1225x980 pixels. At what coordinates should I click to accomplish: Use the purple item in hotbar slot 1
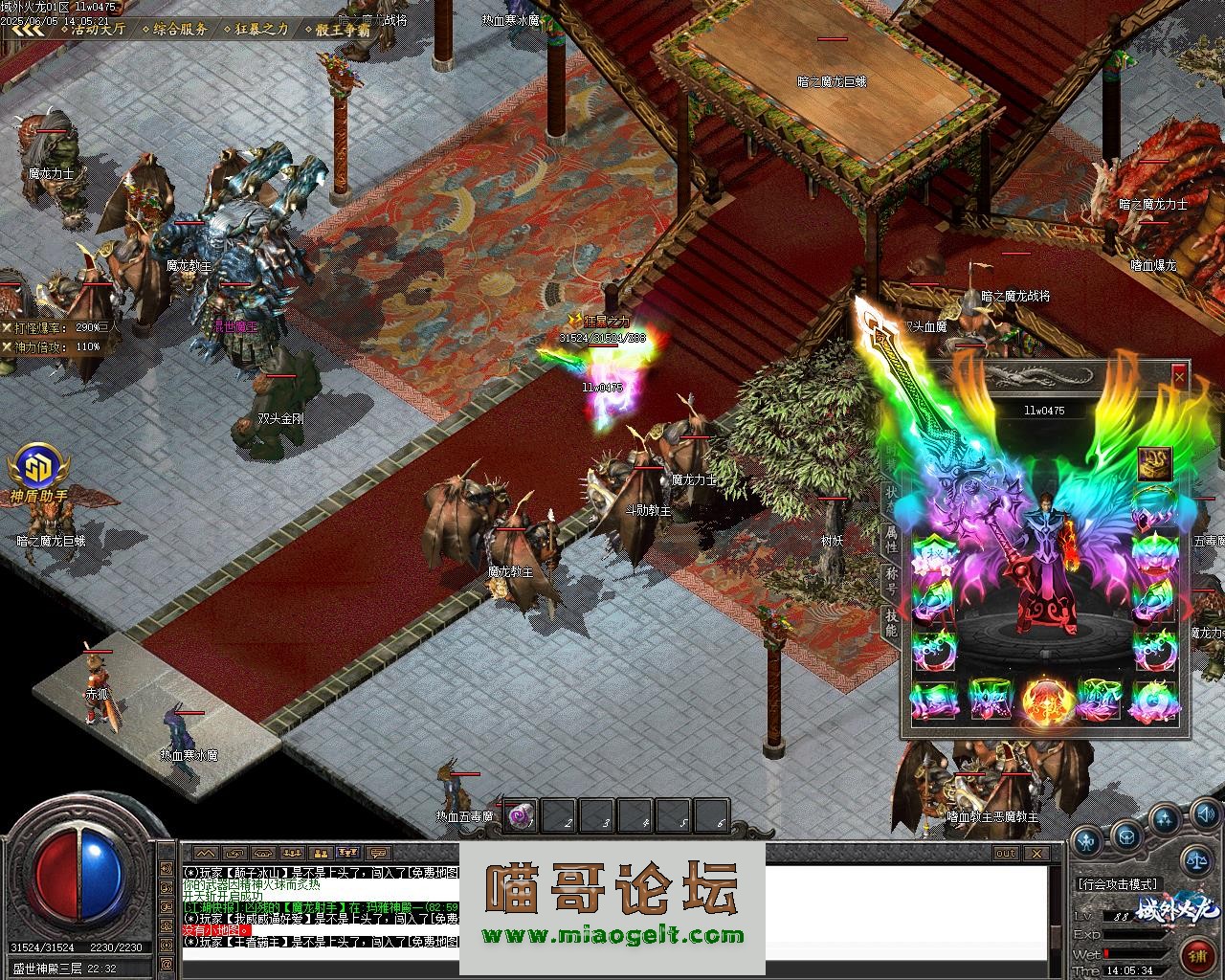coord(521,815)
